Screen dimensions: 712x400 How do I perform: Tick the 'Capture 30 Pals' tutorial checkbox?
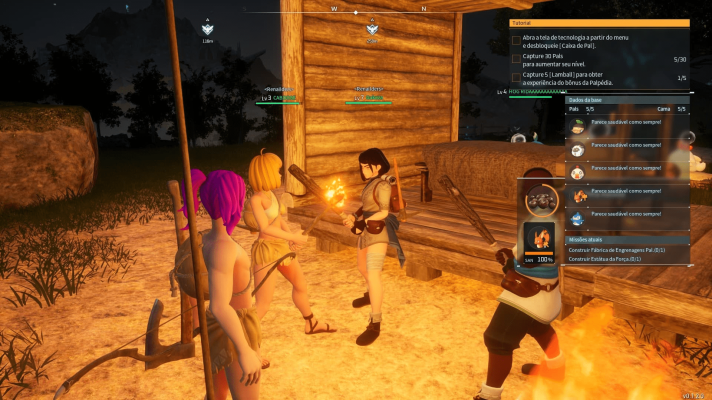point(516,59)
